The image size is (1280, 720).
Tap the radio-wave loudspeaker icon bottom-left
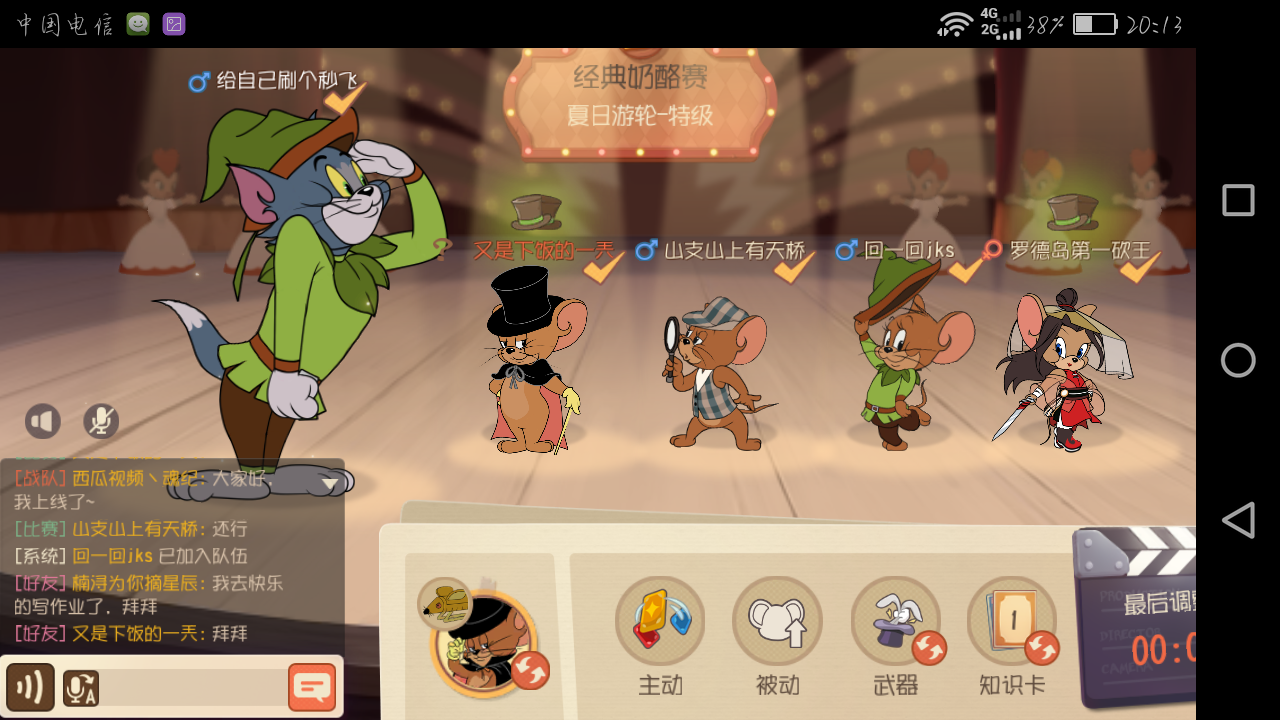(29, 687)
